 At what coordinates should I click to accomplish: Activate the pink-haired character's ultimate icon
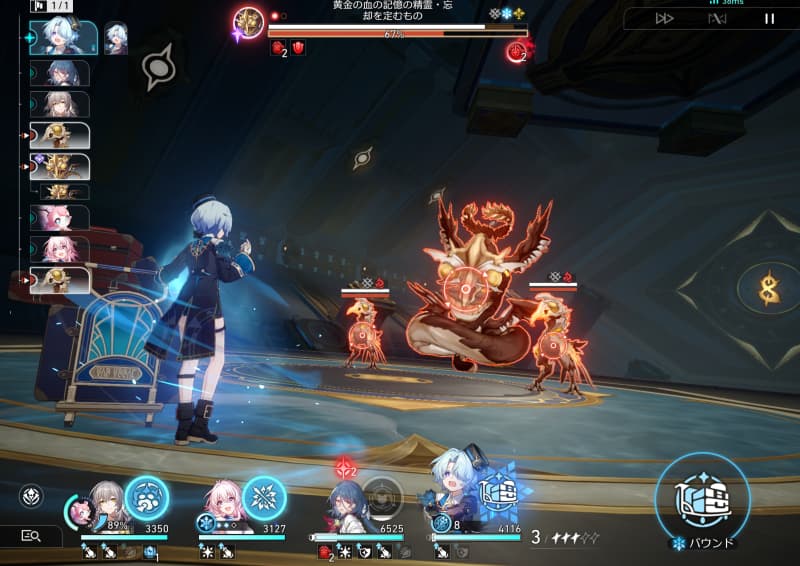(x=264, y=497)
